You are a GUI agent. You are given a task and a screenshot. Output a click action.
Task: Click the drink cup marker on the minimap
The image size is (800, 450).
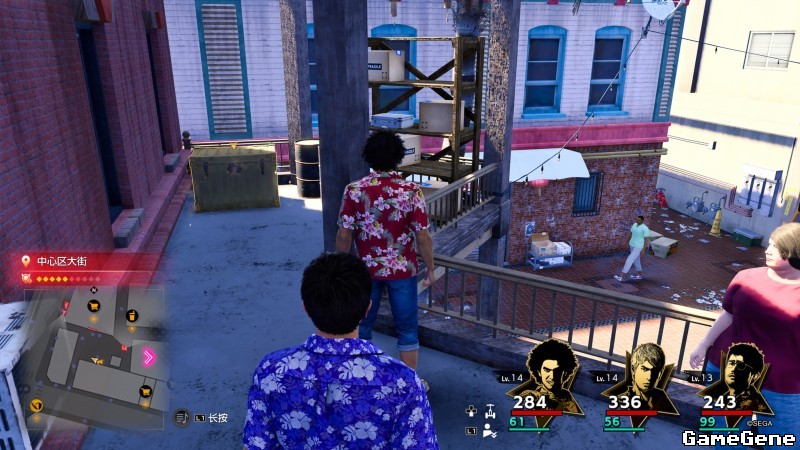click(132, 316)
